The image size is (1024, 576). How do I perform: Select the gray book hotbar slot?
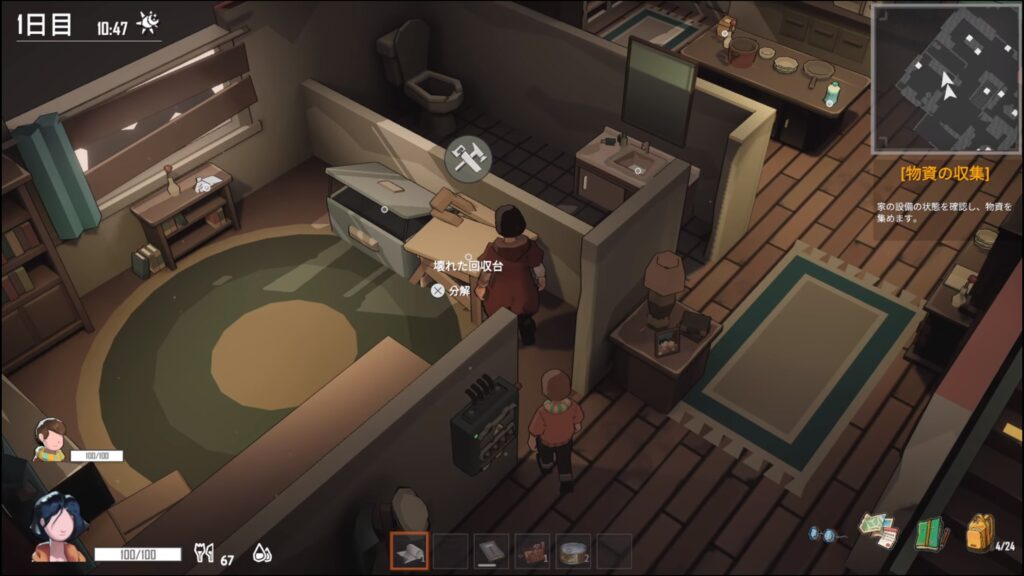click(491, 551)
